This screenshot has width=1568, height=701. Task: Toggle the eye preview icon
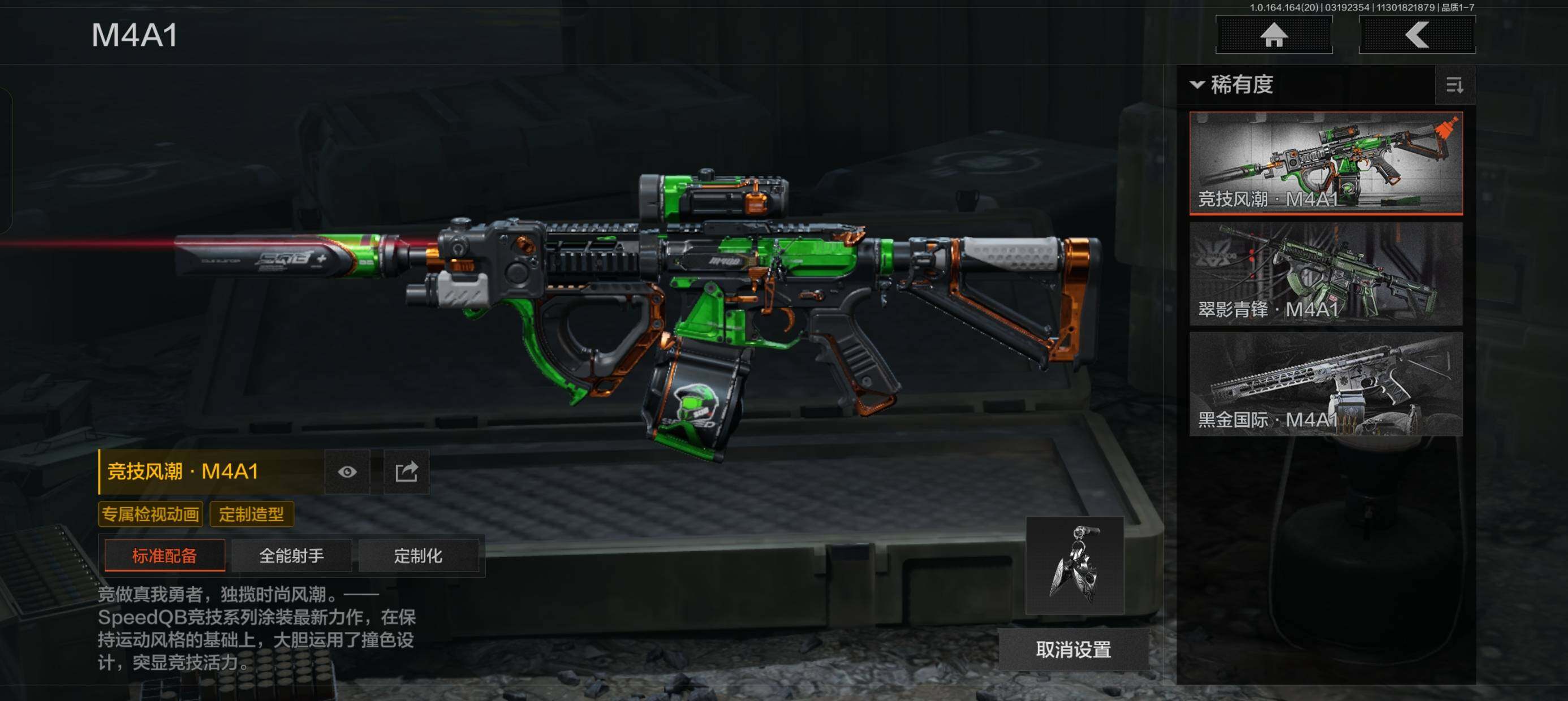coord(347,471)
